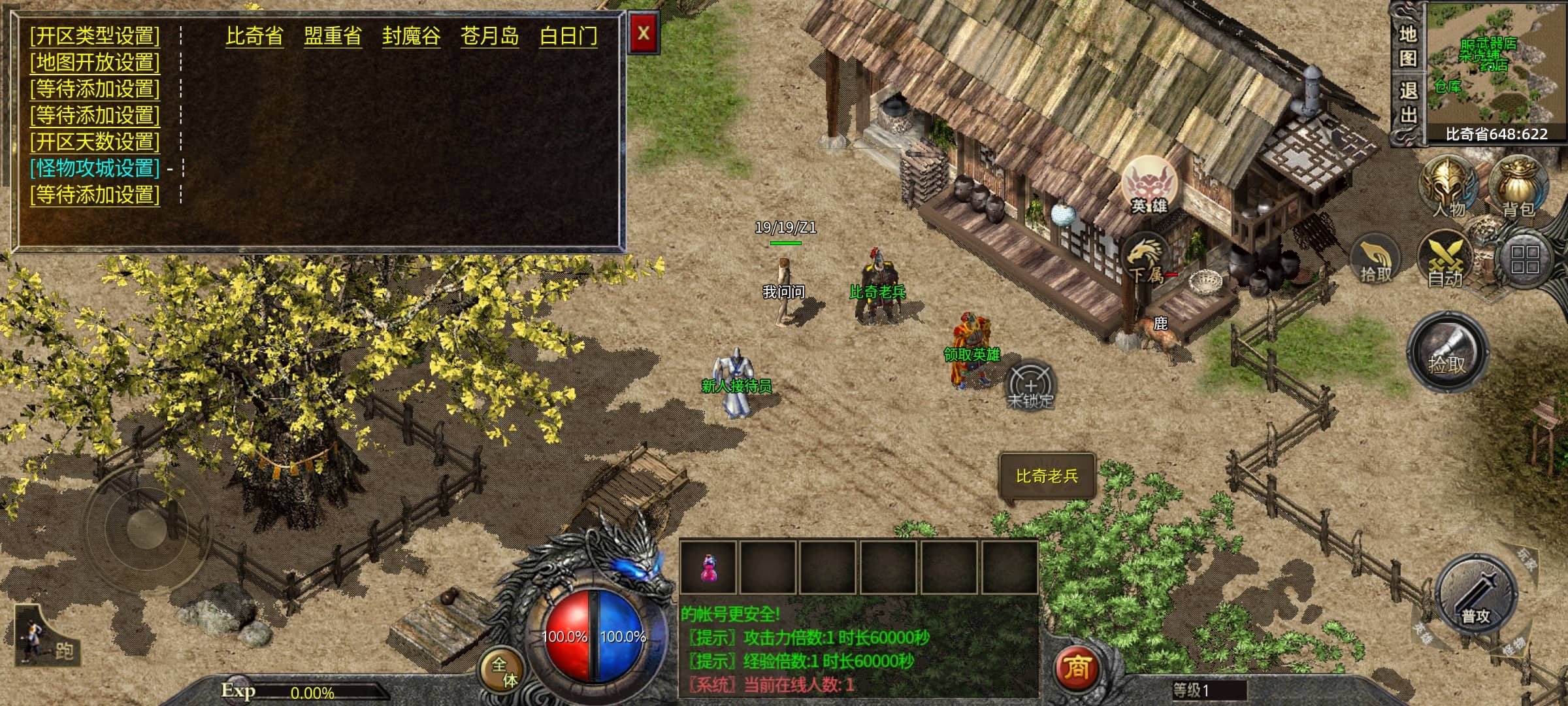Open the 开区类型设置 menu entry
This screenshot has width=1568, height=706.
95,36
